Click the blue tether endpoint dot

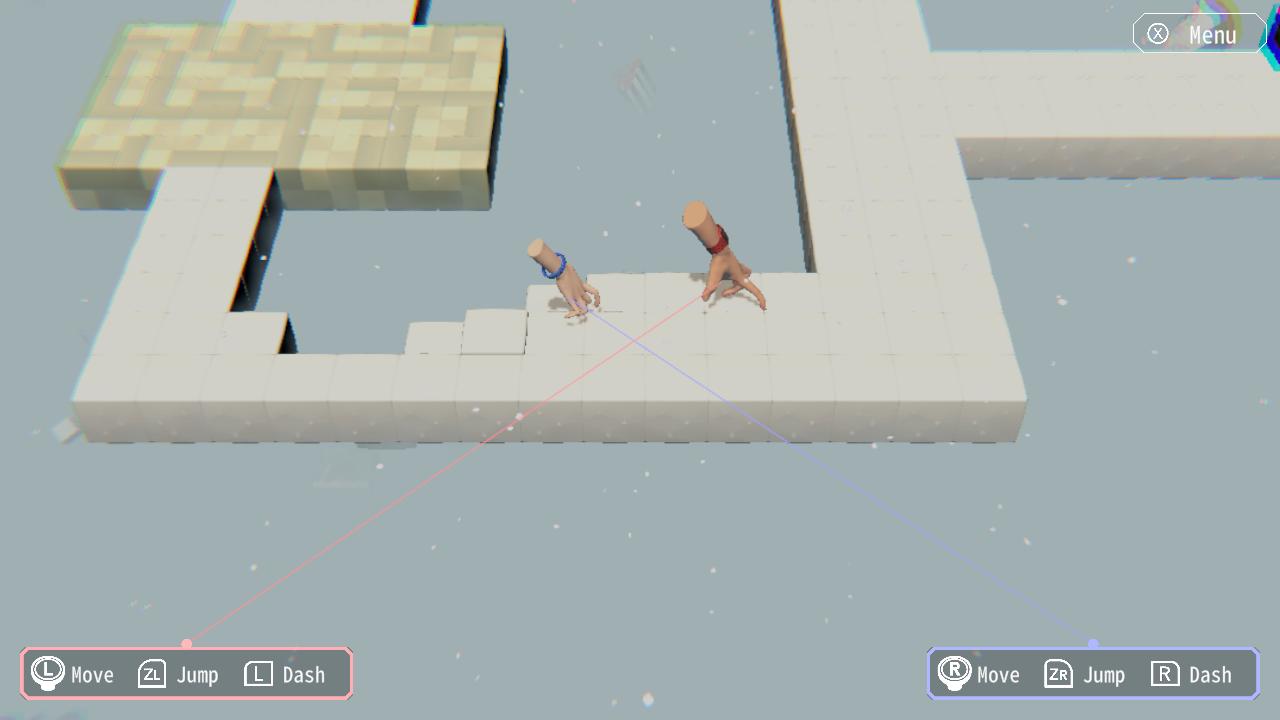pos(1093,644)
